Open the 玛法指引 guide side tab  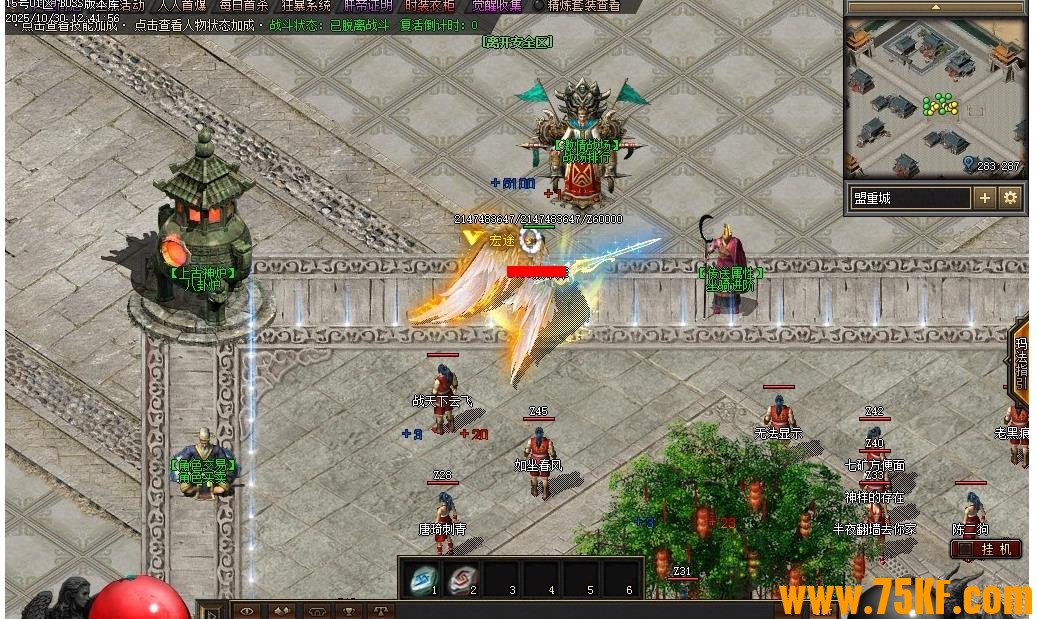[x=1022, y=365]
